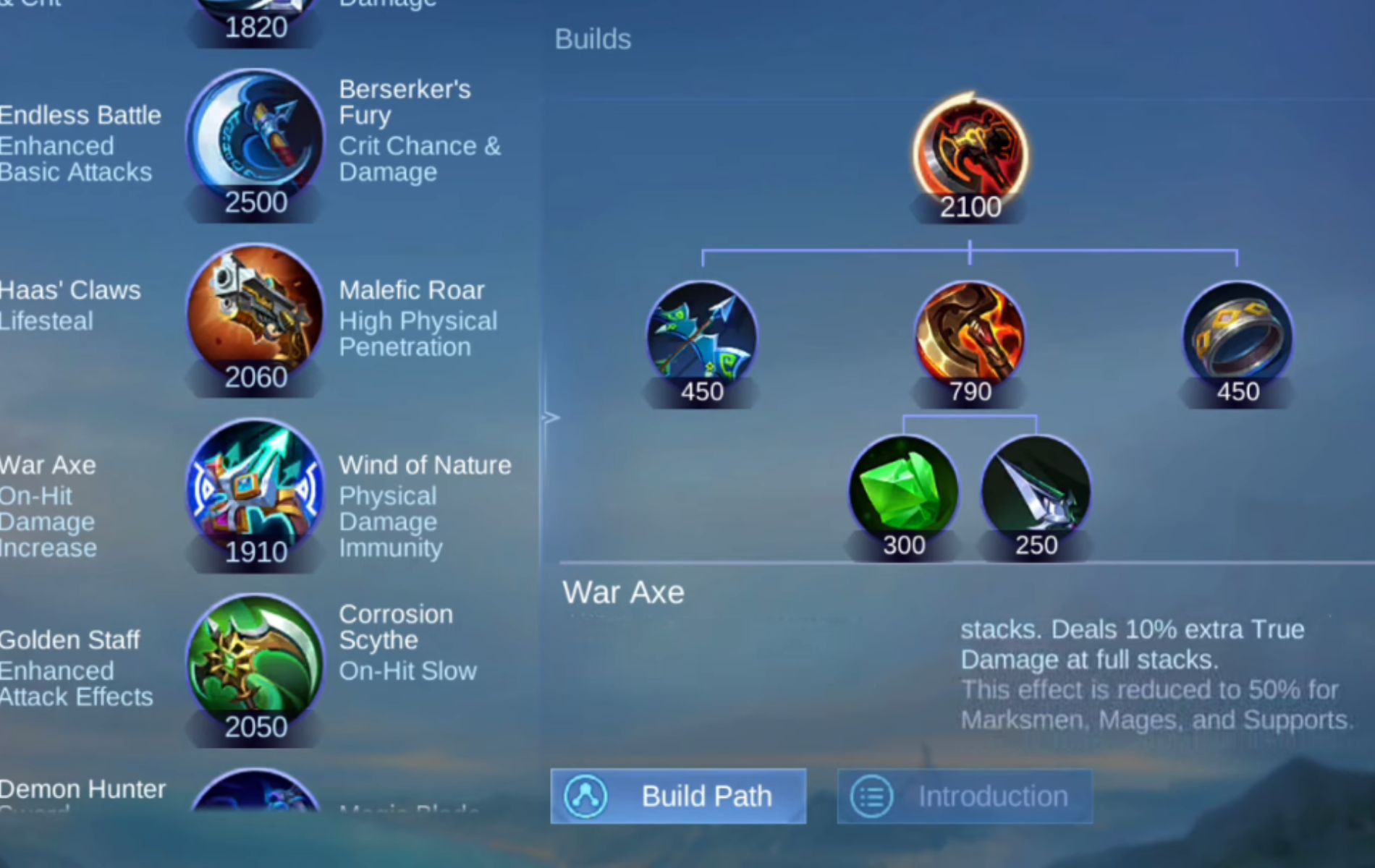The image size is (1375, 868).
Task: Select the Malefic Roar item icon
Action: pos(255,316)
